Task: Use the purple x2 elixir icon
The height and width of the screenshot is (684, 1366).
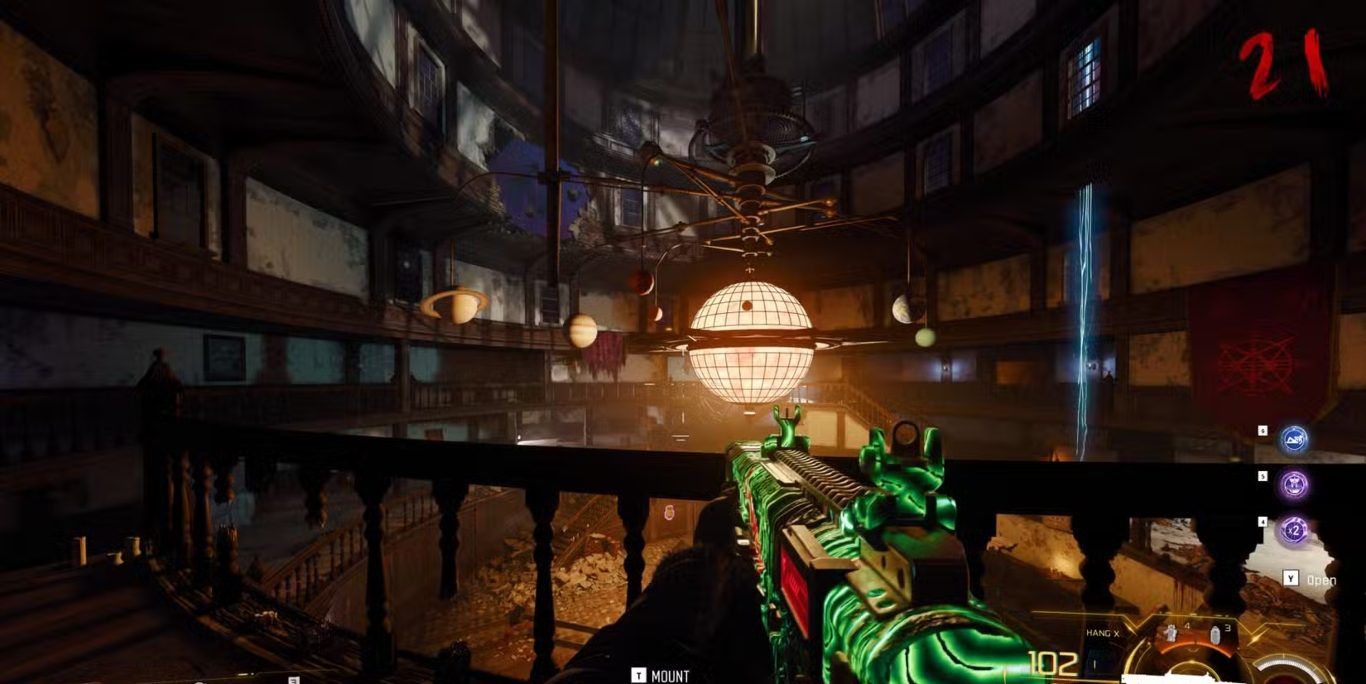Action: tap(1295, 530)
